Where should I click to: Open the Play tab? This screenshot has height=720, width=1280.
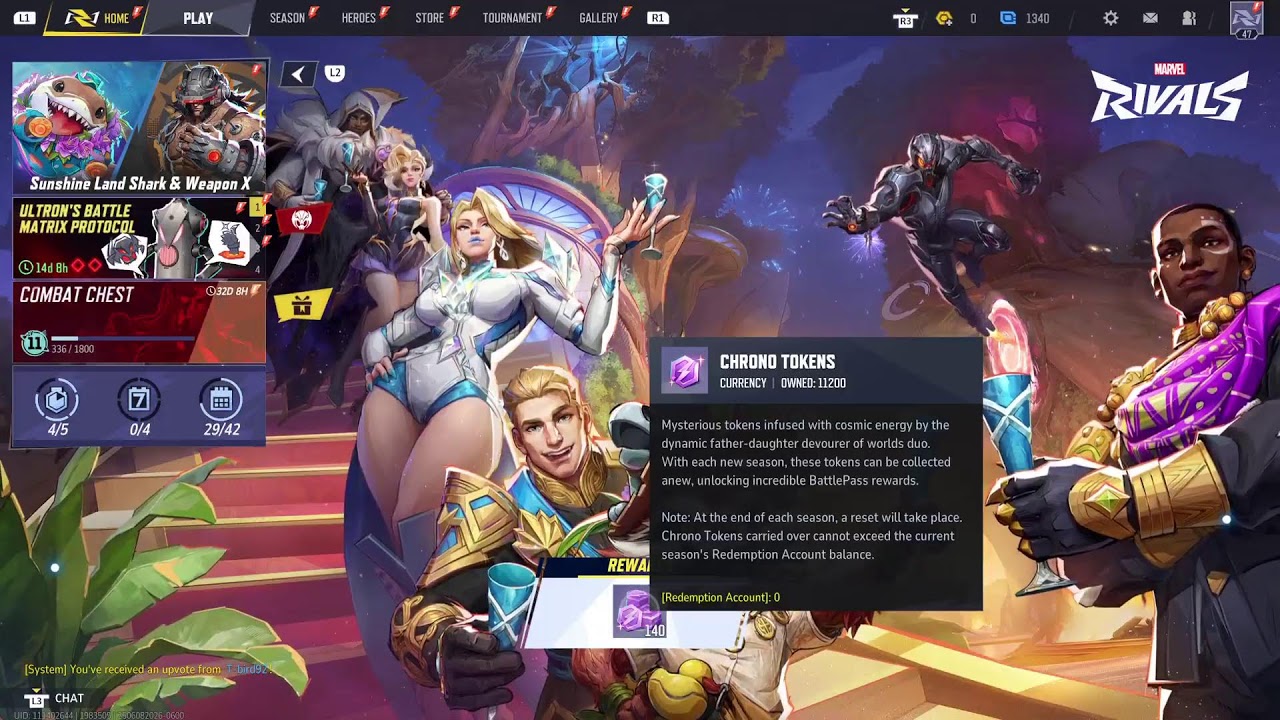click(198, 18)
